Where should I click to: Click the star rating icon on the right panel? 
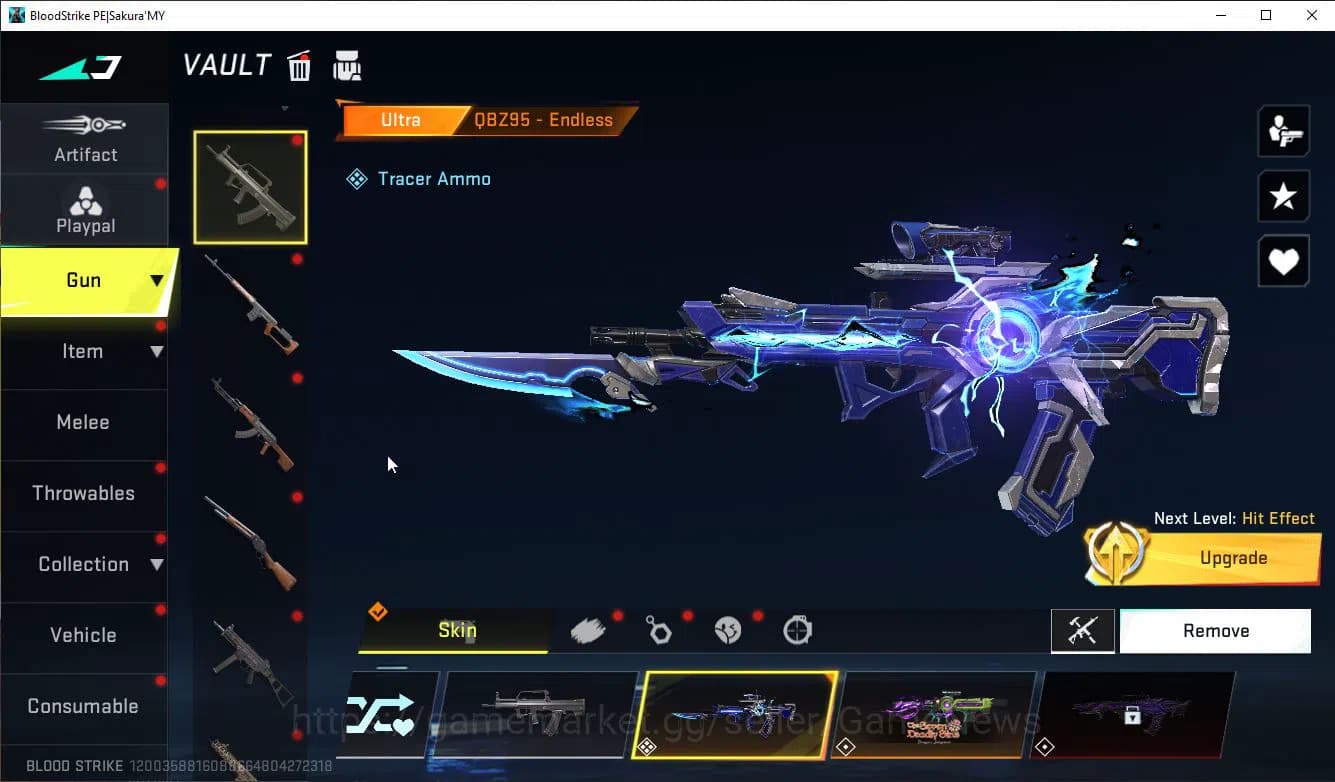tap(1283, 196)
